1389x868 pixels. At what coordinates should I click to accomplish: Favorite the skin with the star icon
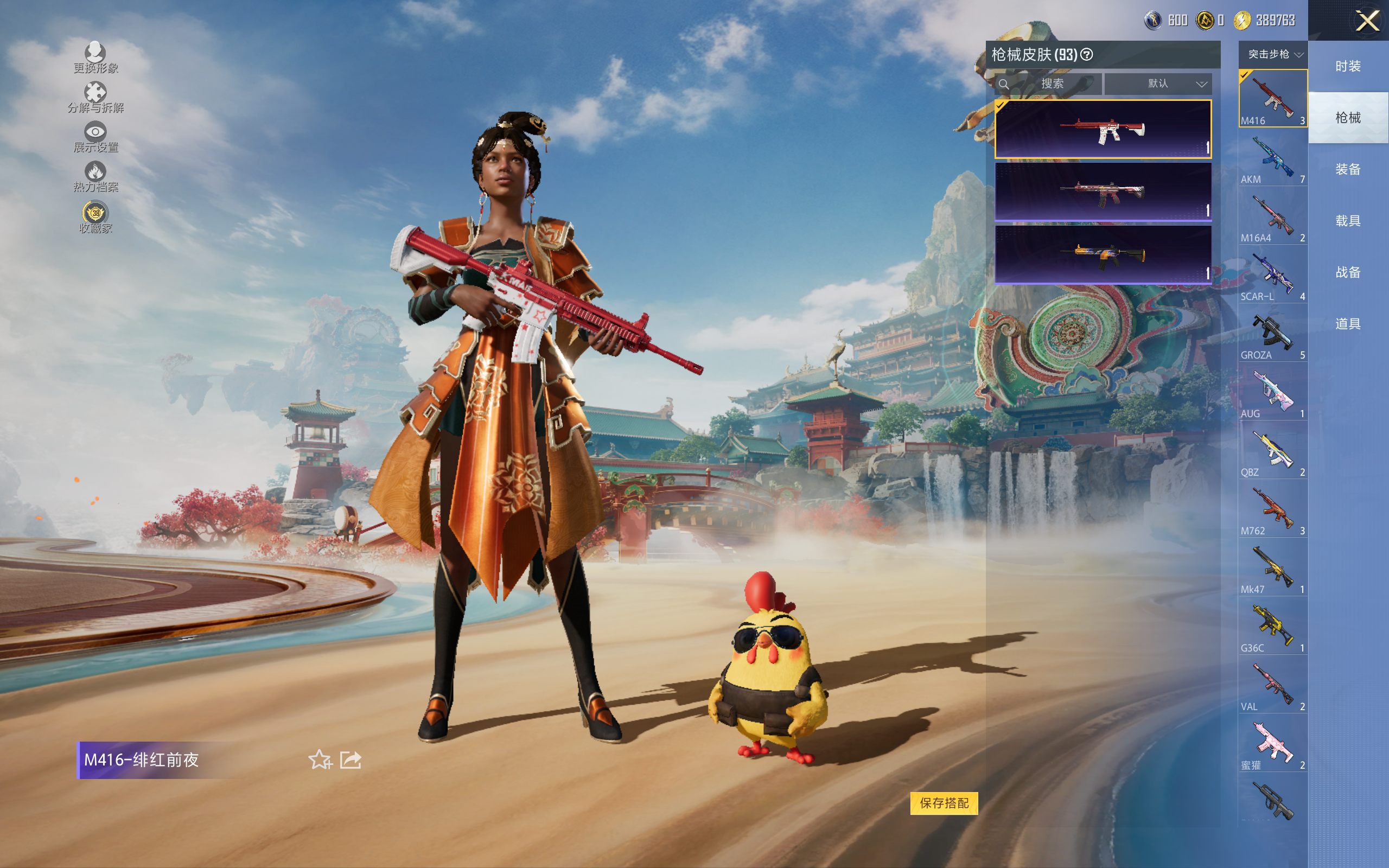[x=320, y=760]
